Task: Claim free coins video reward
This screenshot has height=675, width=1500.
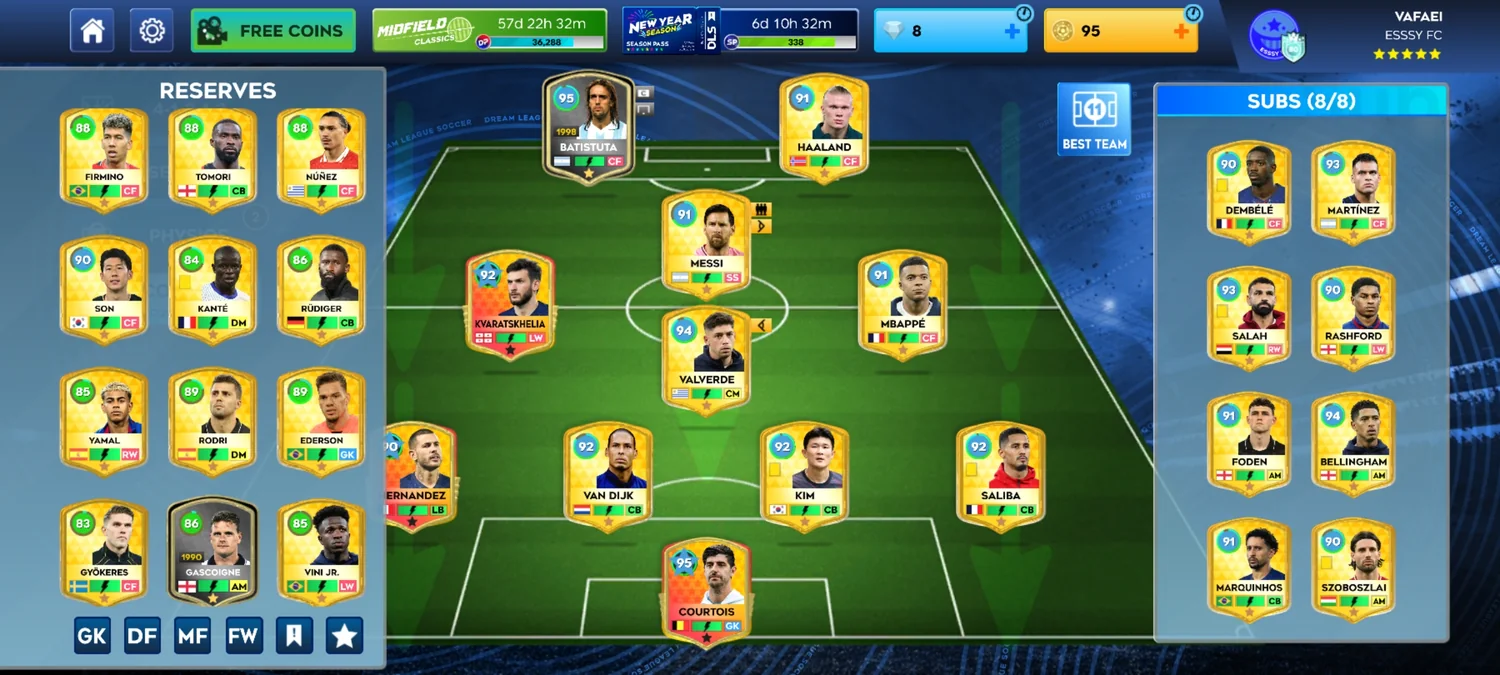Action: pyautogui.click(x=273, y=31)
